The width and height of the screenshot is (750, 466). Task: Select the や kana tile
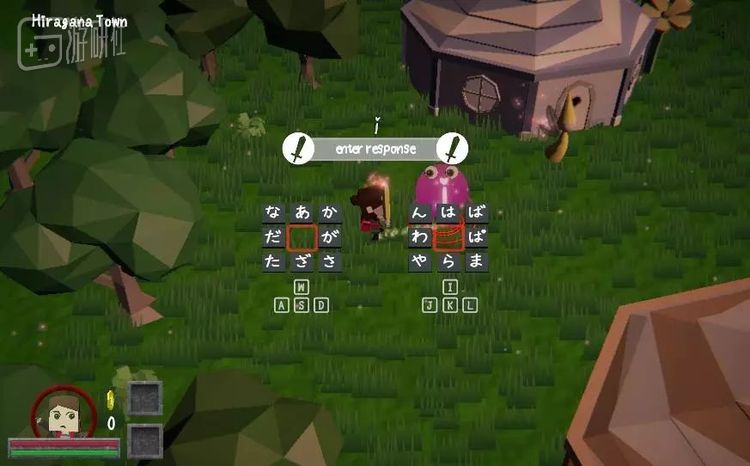(420, 262)
